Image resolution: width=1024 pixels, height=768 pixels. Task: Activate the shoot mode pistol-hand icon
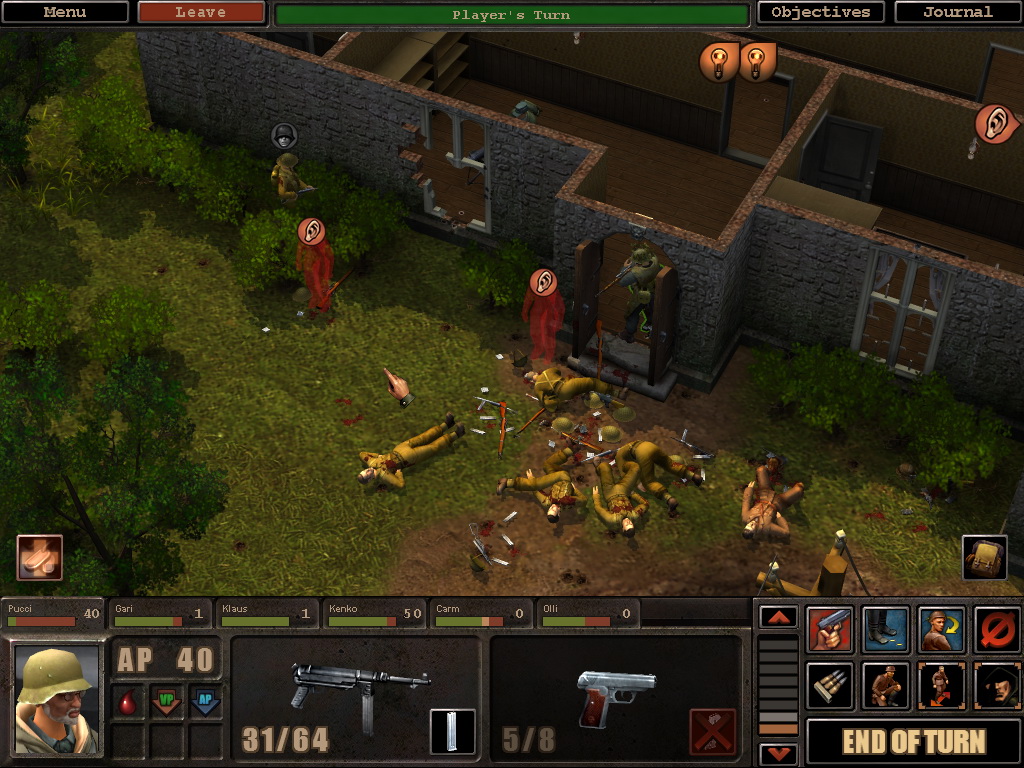[830, 630]
